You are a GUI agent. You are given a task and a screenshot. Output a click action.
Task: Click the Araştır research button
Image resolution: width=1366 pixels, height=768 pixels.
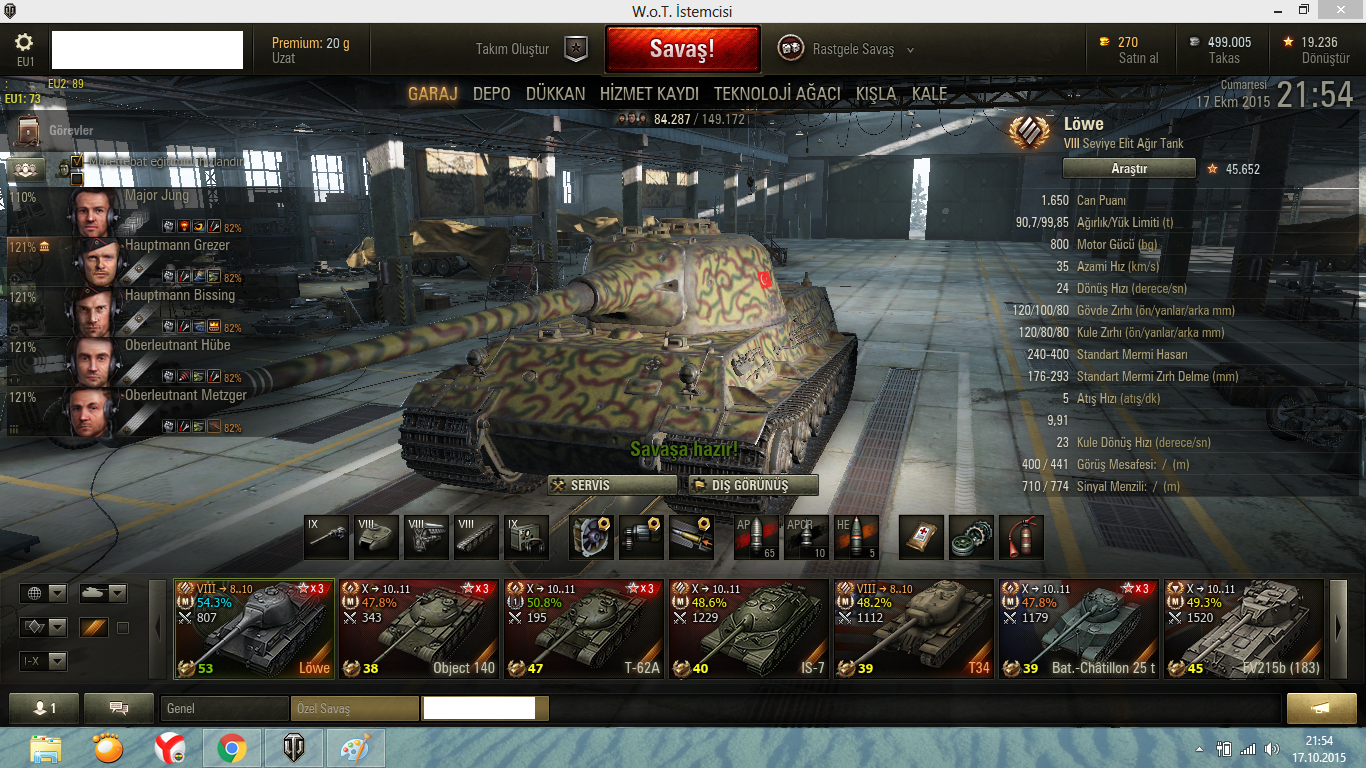tap(1129, 169)
